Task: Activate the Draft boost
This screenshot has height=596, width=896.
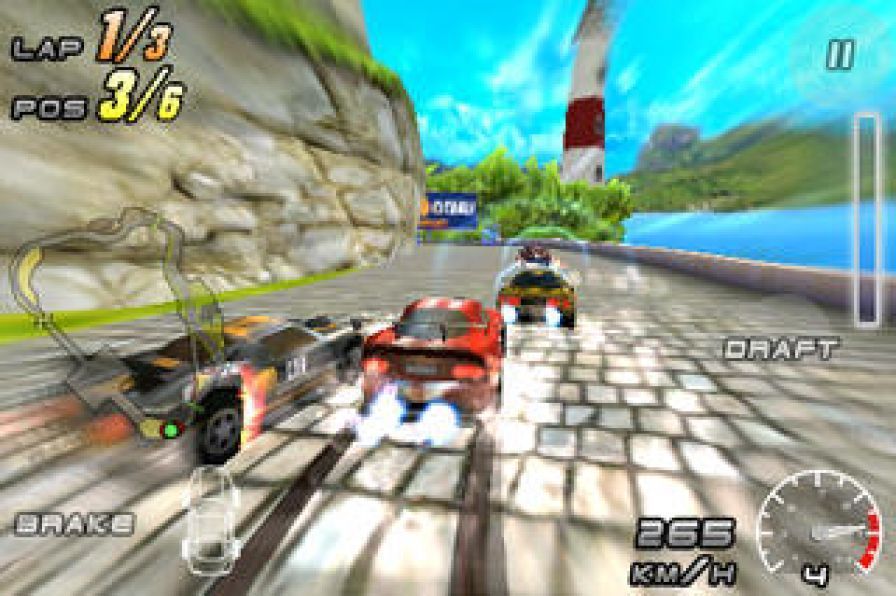Action: (782, 349)
